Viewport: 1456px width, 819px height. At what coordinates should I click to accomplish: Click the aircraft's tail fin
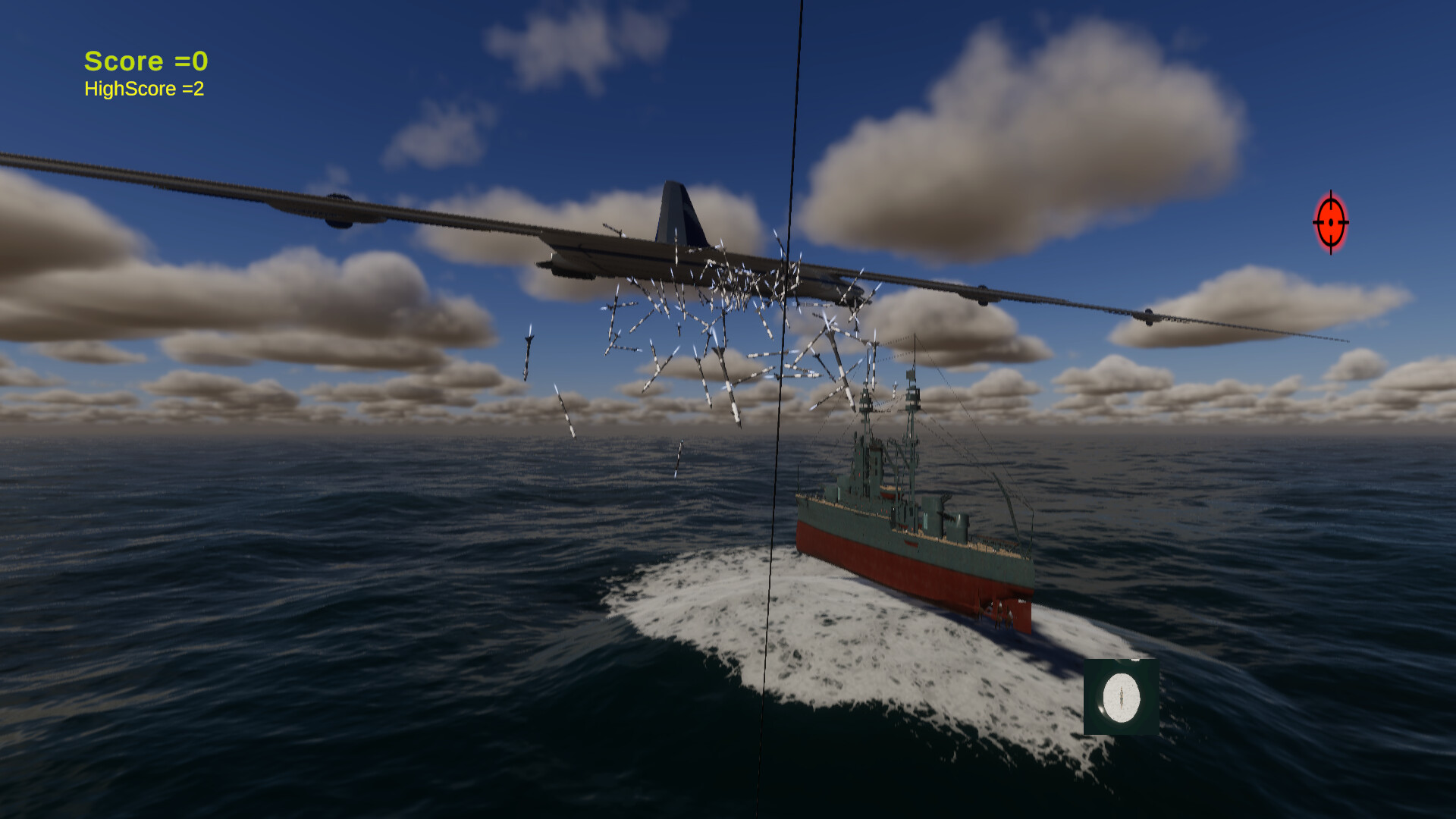[673, 212]
